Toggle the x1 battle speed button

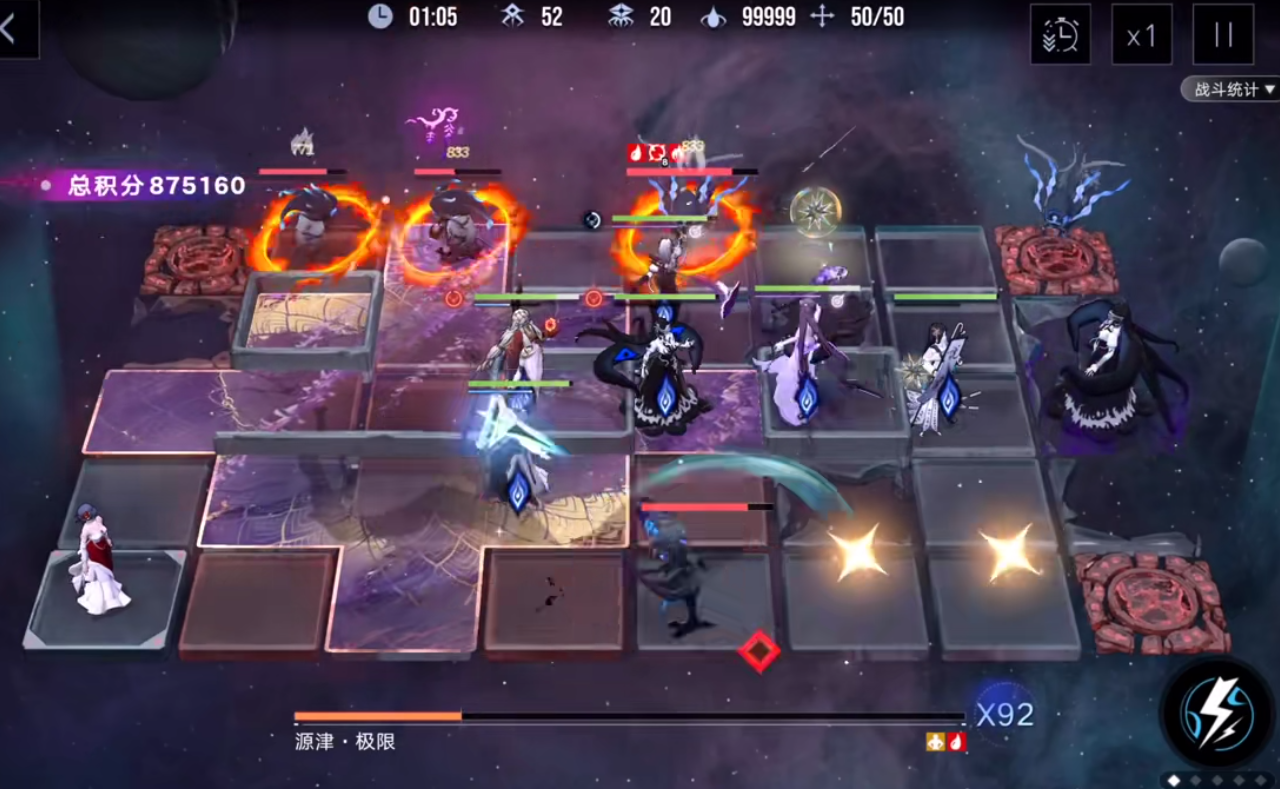click(x=1141, y=34)
